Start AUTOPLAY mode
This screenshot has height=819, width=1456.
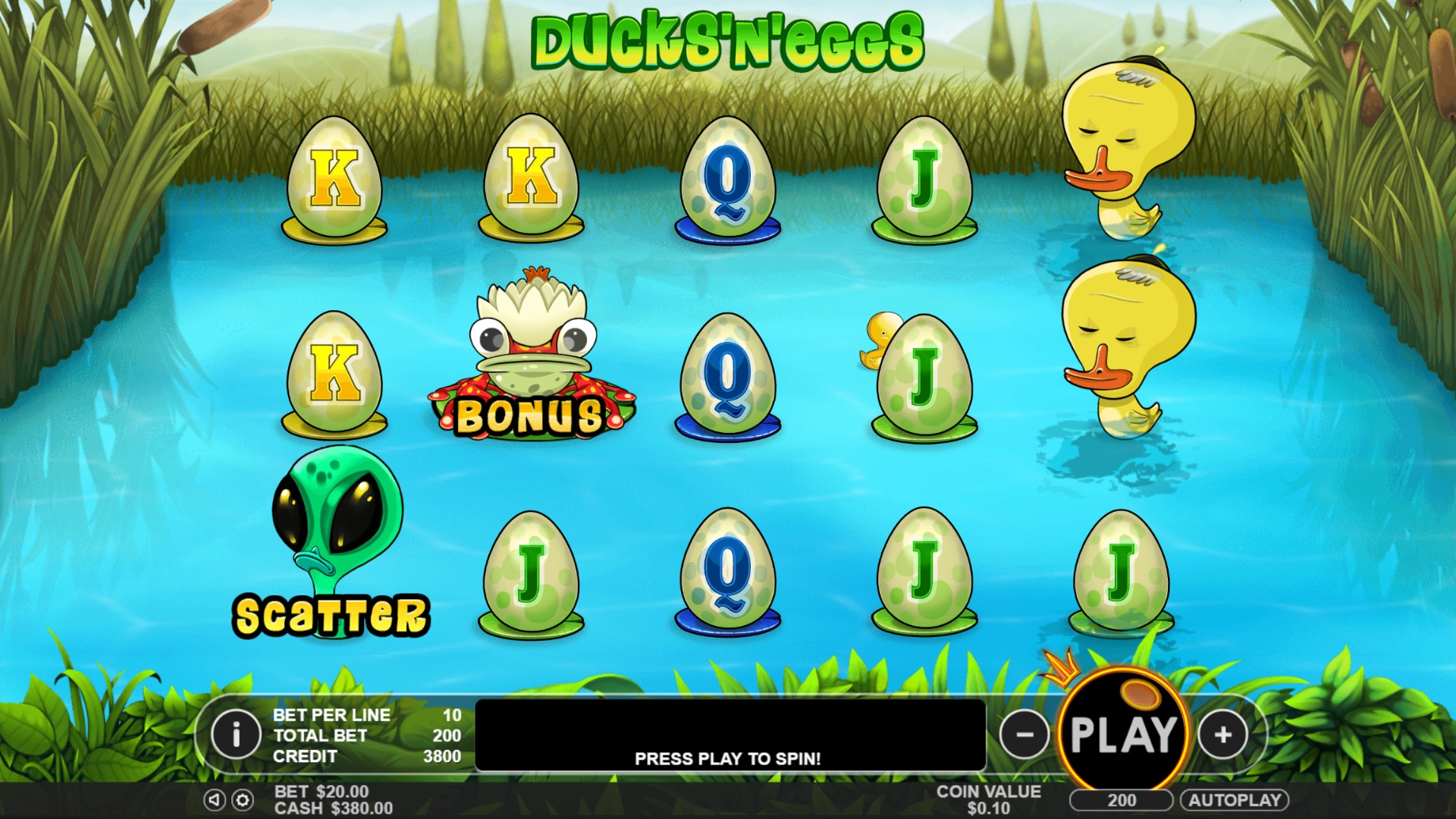click(x=1234, y=800)
